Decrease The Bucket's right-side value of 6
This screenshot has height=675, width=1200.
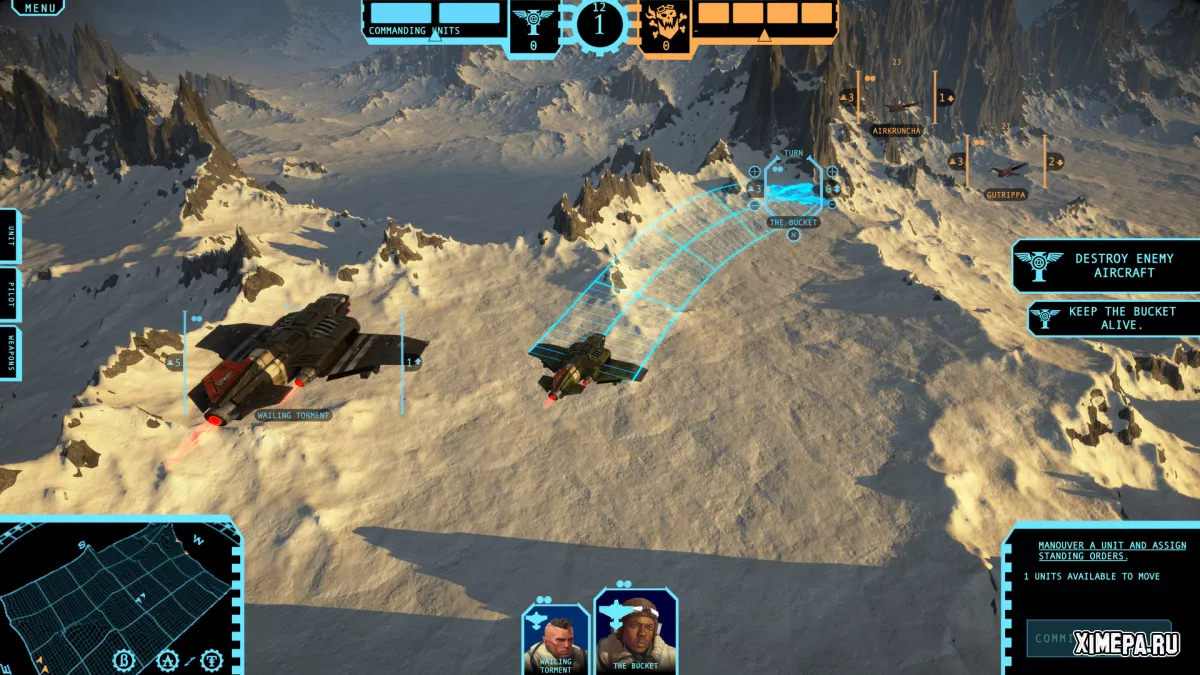tap(832, 204)
